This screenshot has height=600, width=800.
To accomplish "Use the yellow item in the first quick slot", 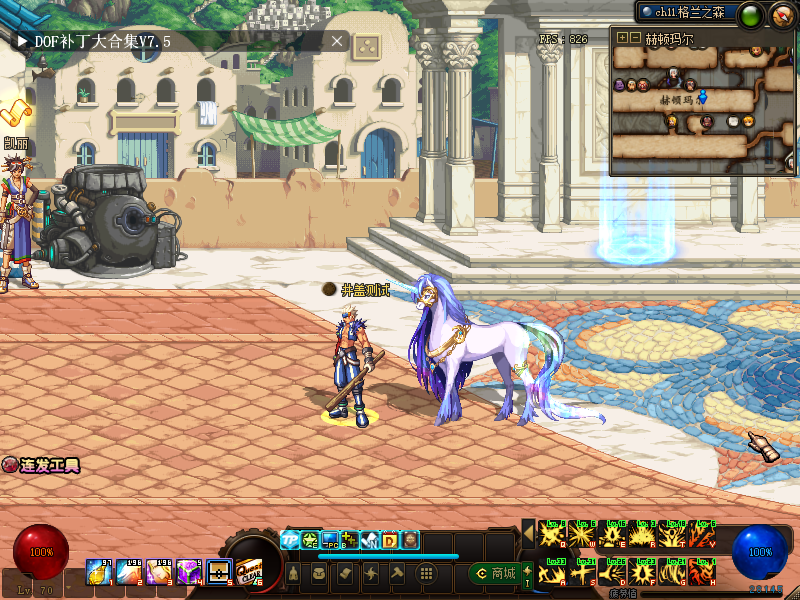I will click(x=100, y=571).
